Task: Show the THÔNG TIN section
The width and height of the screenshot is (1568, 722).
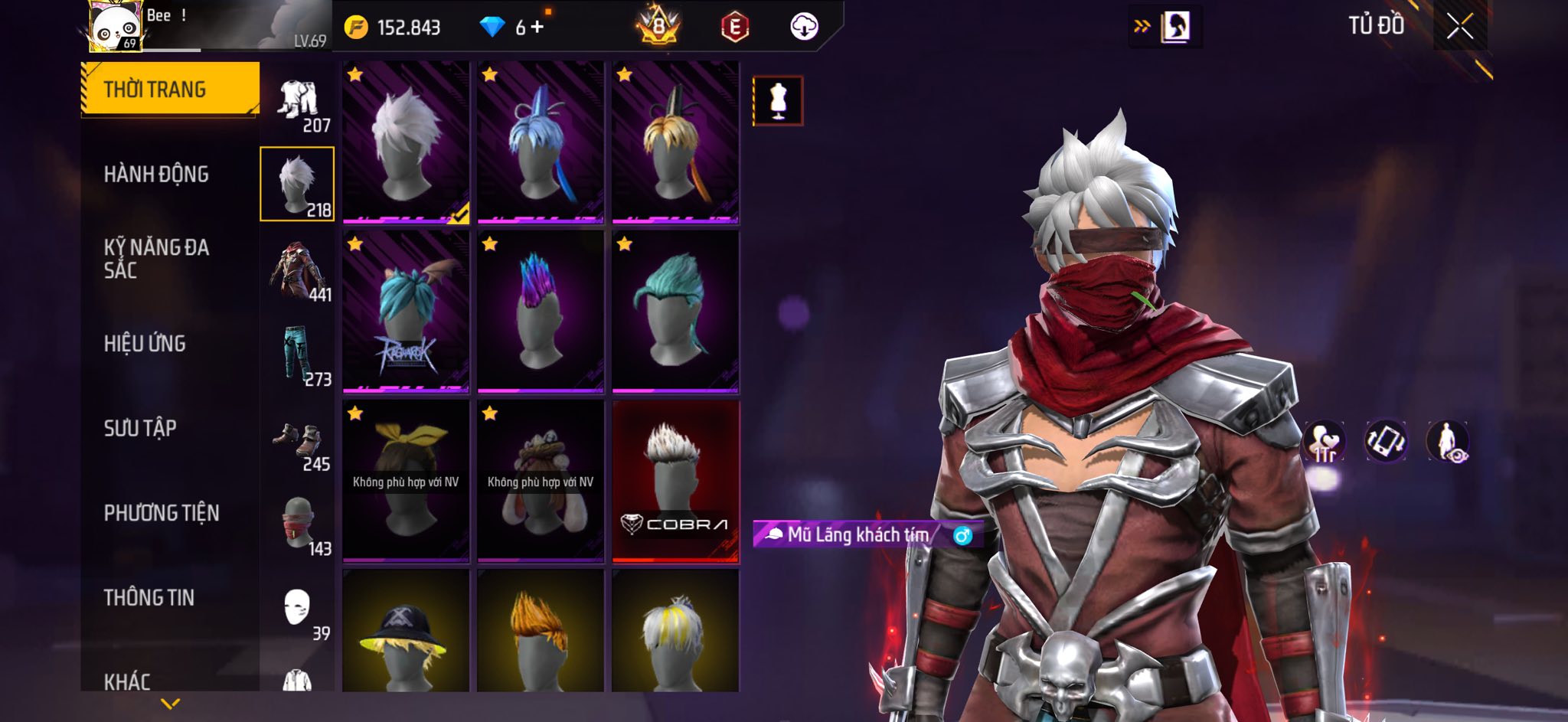Action: tap(149, 597)
